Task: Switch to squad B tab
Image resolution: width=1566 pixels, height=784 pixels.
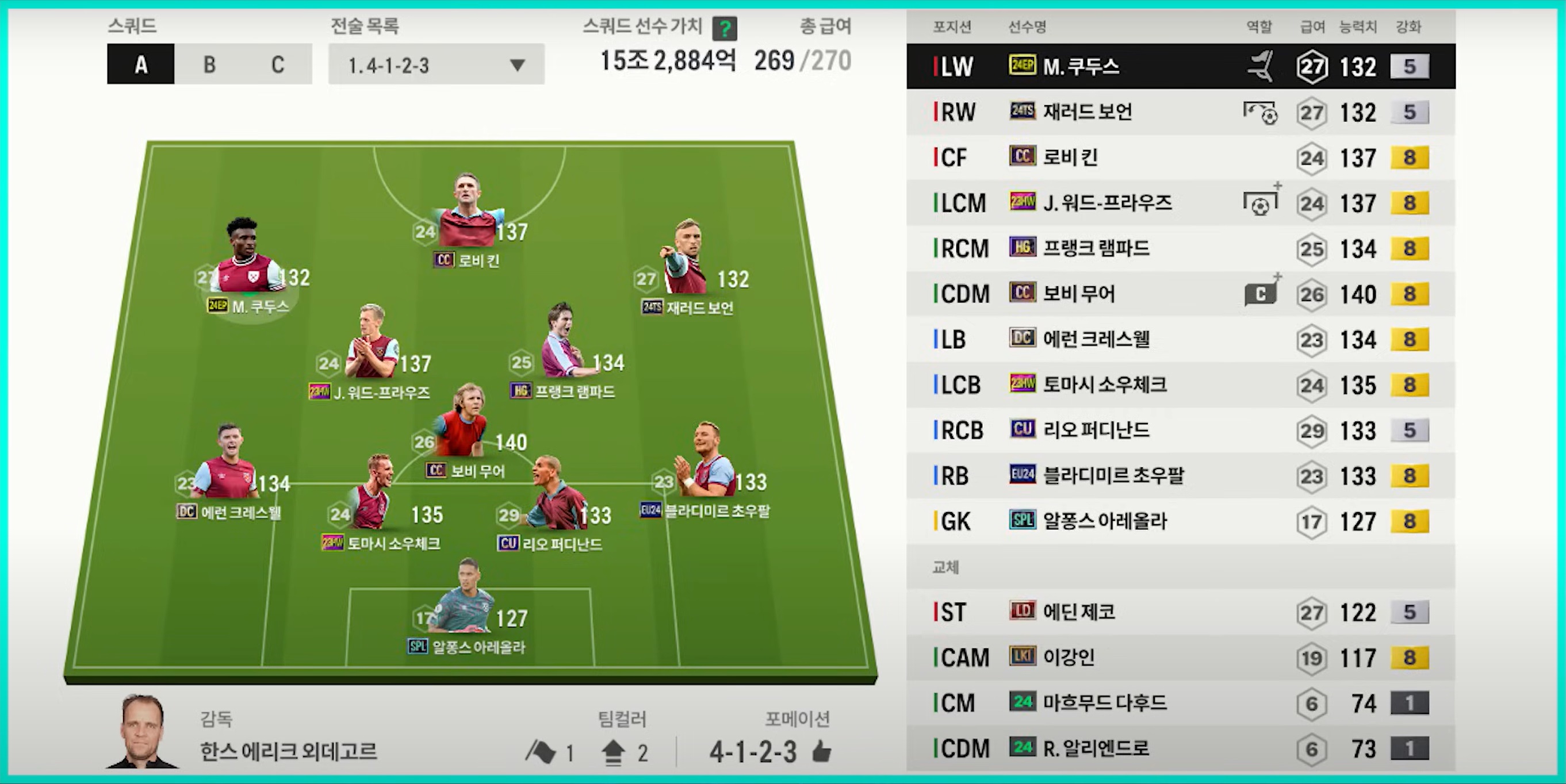Action: [x=209, y=64]
